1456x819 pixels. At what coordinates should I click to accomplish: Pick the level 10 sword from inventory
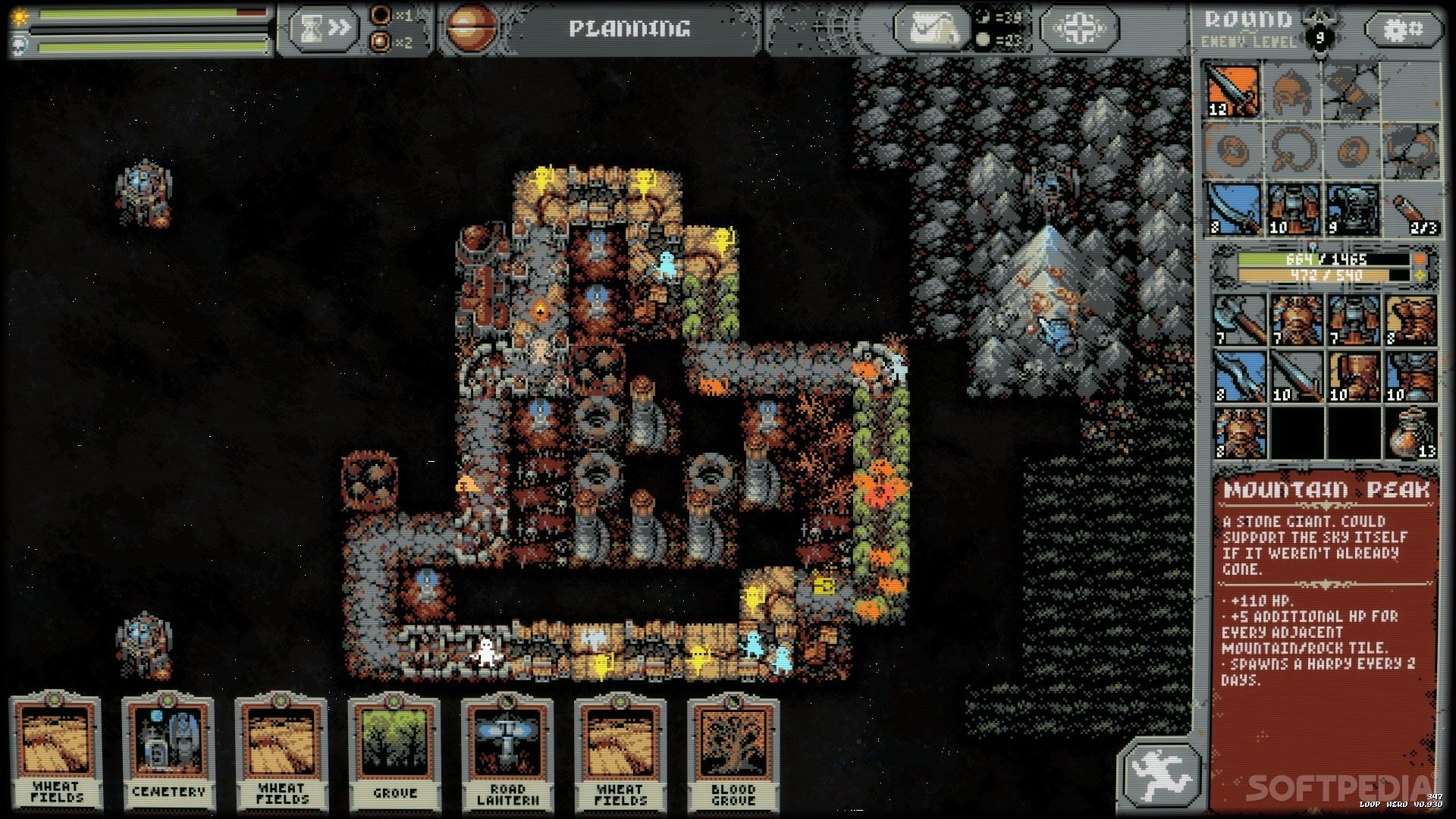coord(1297,377)
